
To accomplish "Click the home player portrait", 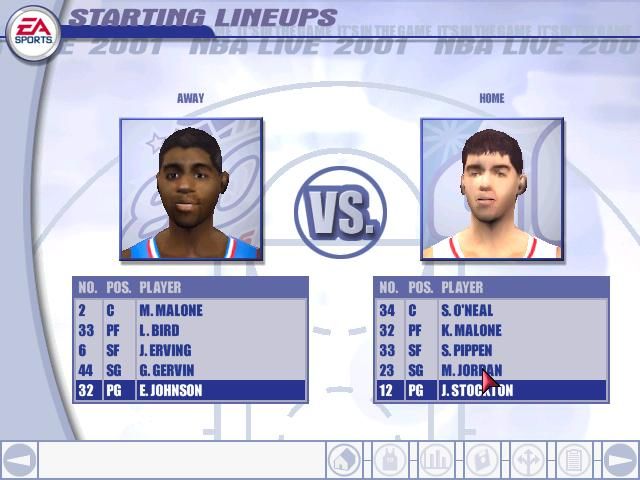I will (x=492, y=189).
